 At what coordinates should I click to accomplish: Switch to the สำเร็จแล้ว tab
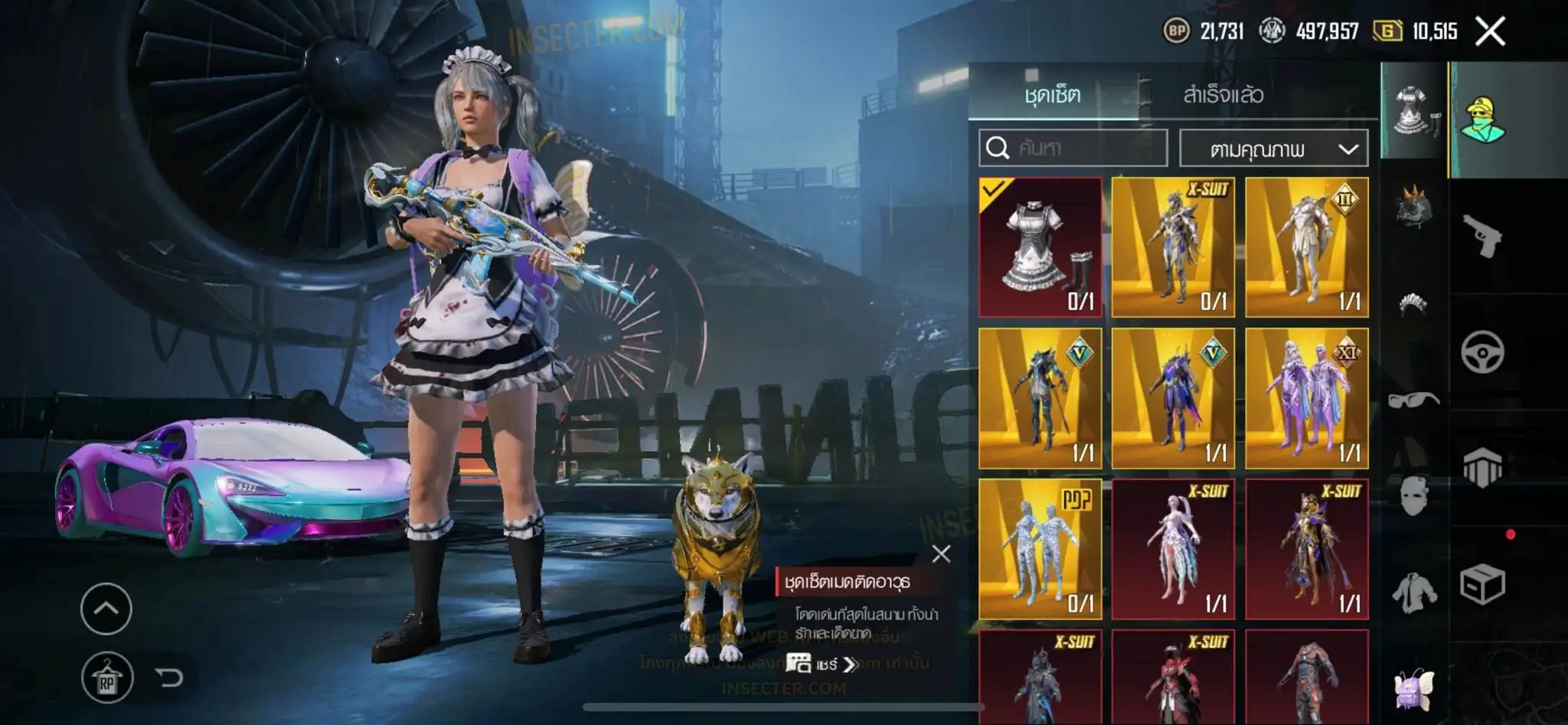(1223, 94)
